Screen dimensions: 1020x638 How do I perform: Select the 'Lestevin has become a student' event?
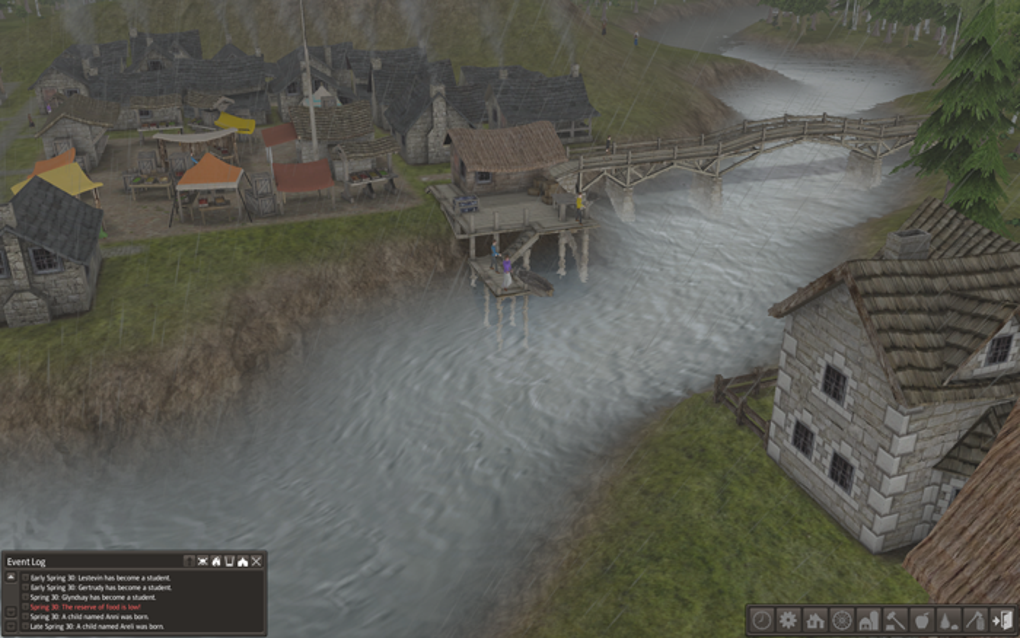(100, 578)
